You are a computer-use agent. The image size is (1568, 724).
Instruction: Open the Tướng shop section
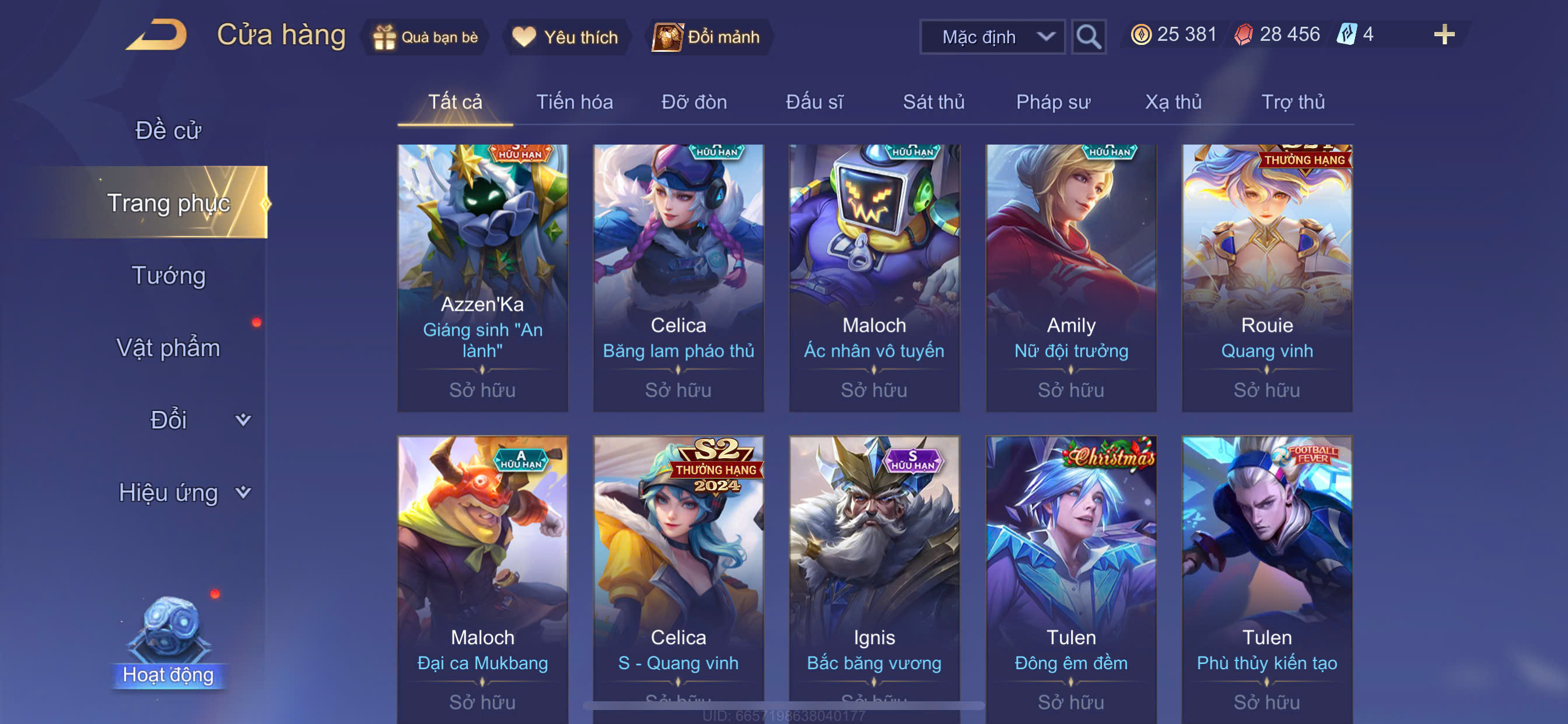tap(169, 276)
